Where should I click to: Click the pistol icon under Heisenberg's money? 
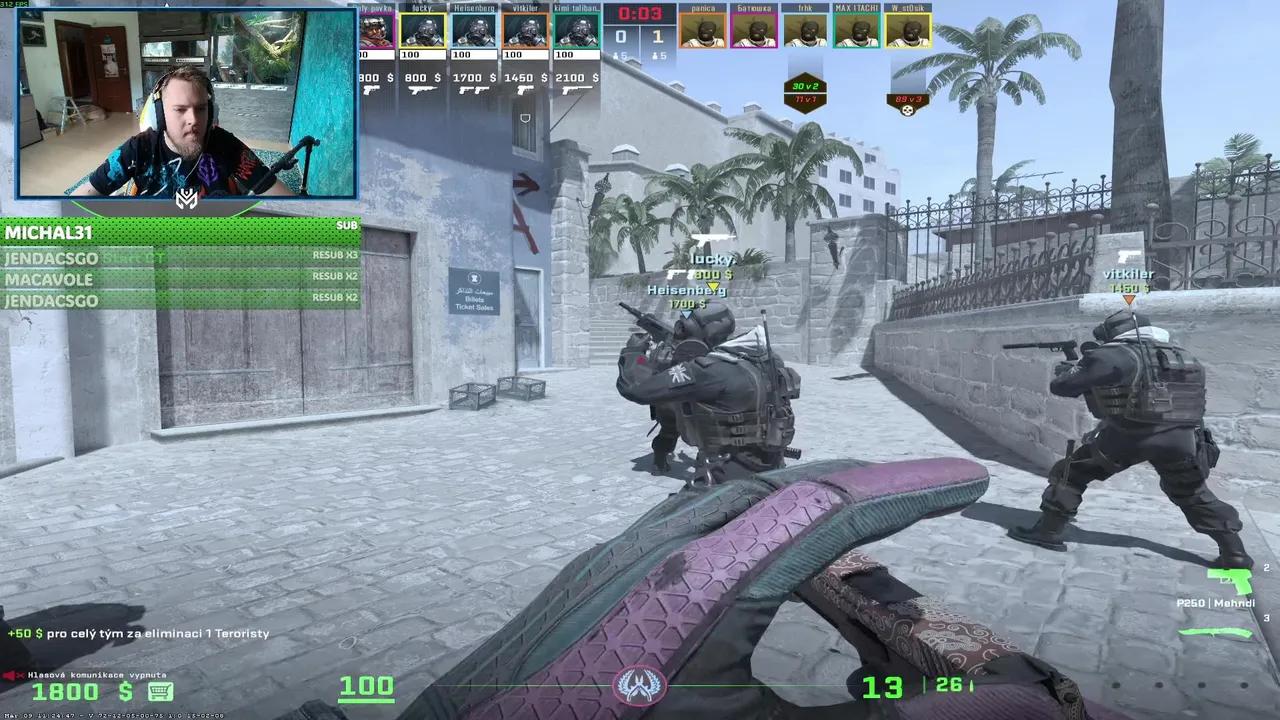pyautogui.click(x=474, y=90)
